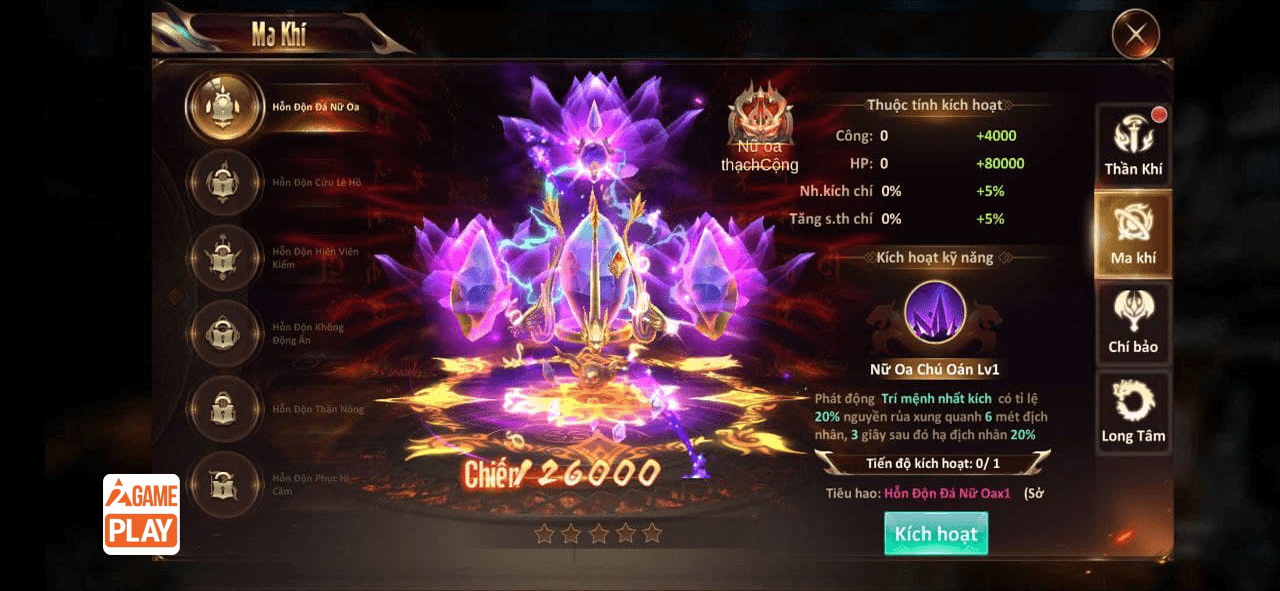Click the Hỗn Độn Đá Nữ Oa cost link

point(947,493)
